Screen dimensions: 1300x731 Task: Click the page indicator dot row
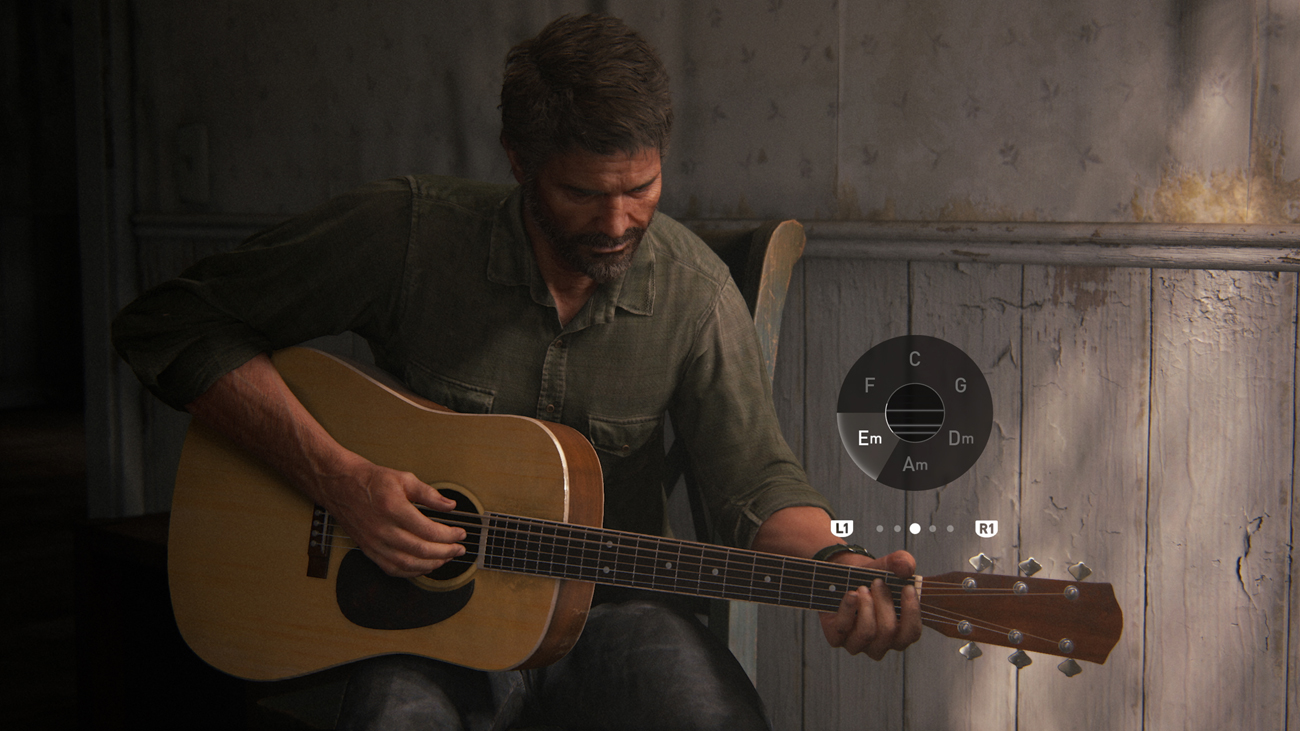coord(915,528)
